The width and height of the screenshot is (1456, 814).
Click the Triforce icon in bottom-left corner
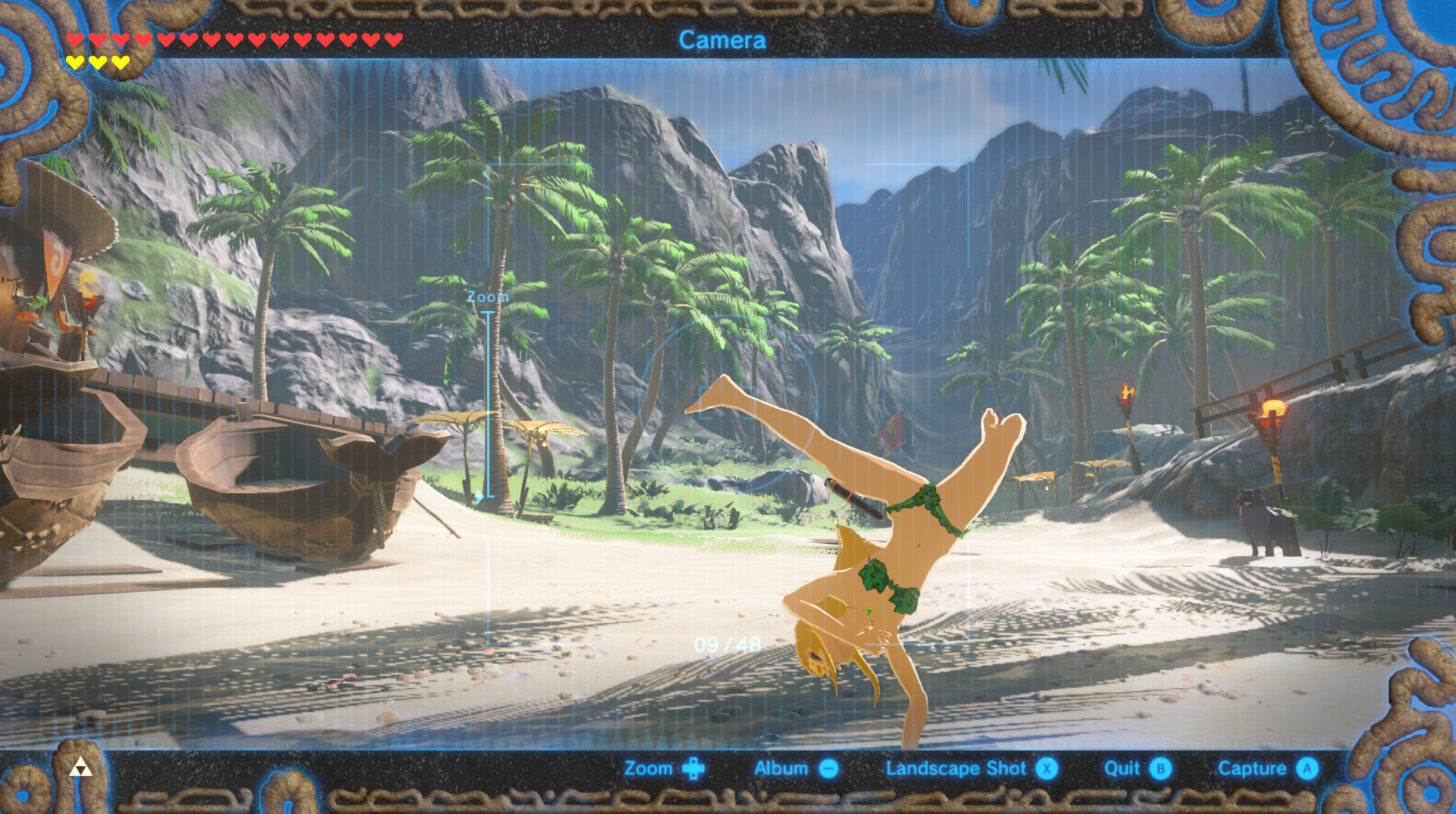point(80,768)
